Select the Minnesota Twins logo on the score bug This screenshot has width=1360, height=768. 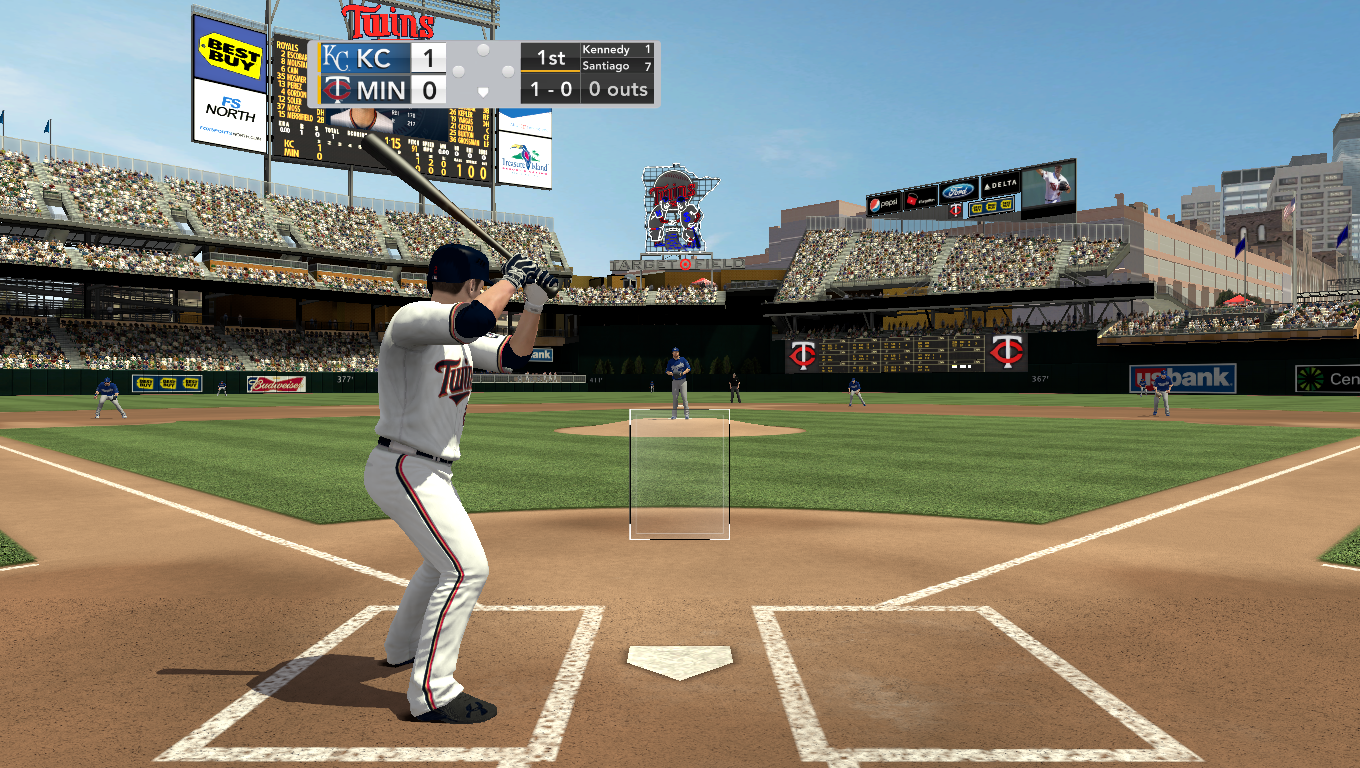pos(337,88)
